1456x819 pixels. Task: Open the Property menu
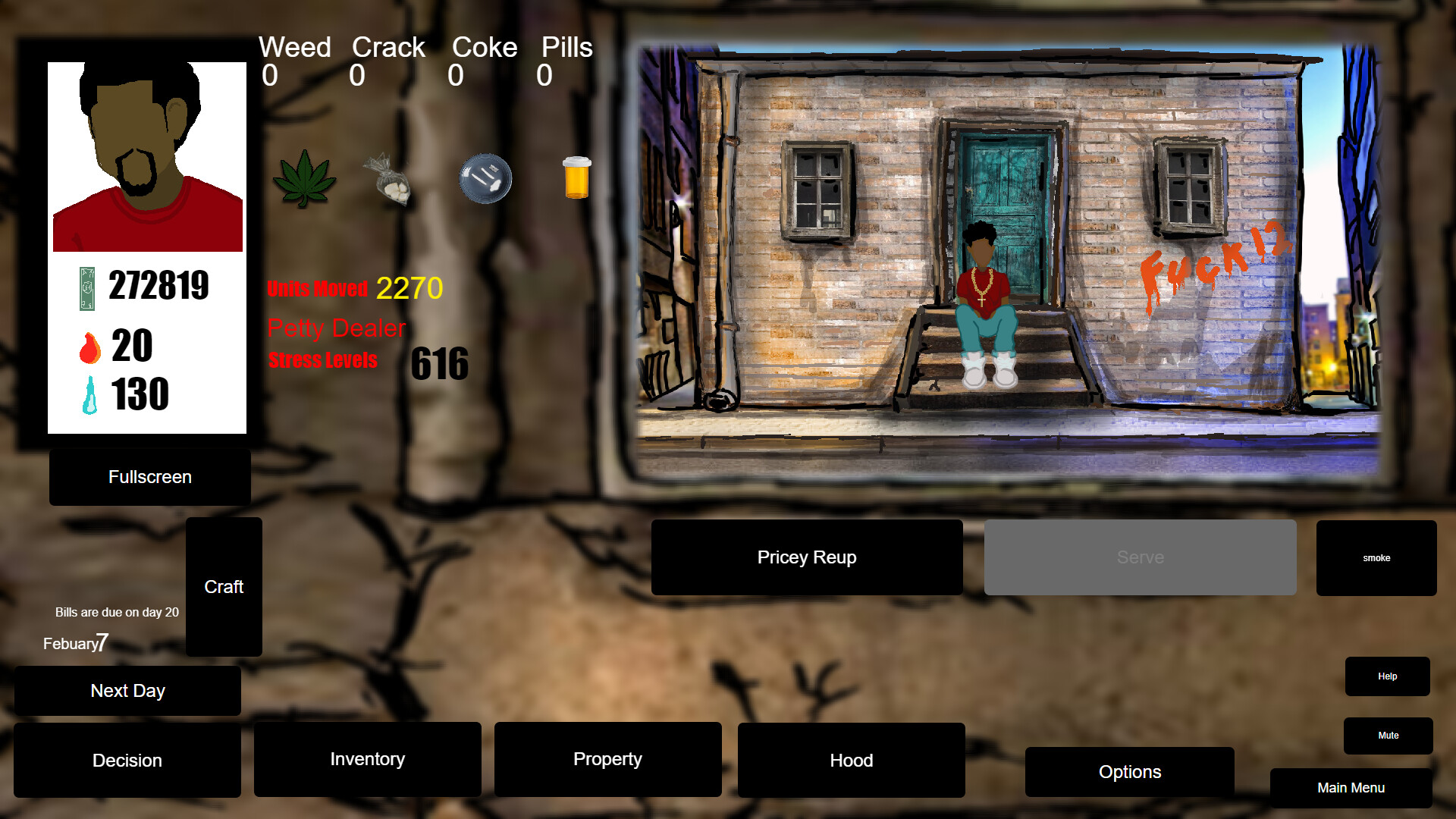(x=607, y=759)
